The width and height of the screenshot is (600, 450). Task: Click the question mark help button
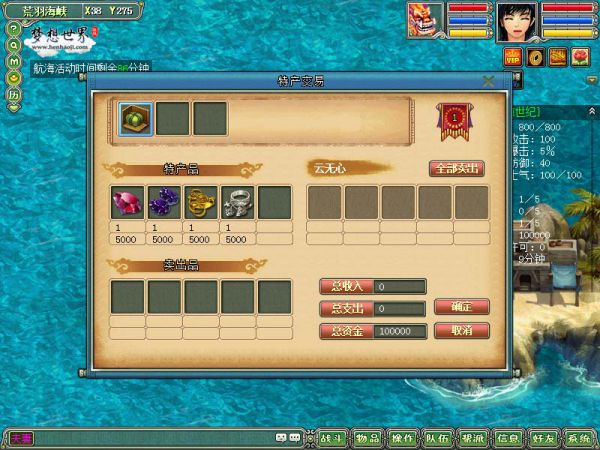(x=14, y=29)
